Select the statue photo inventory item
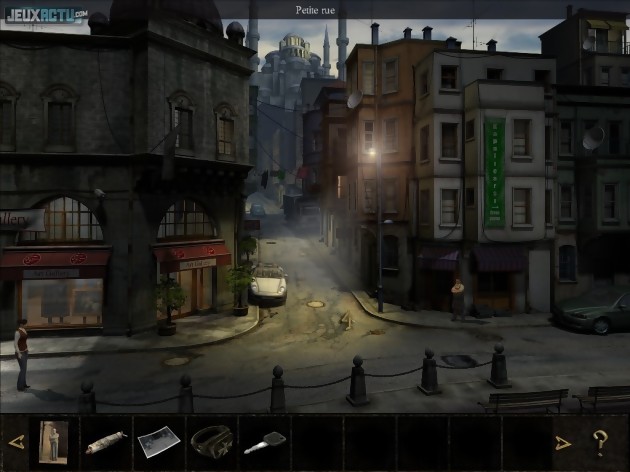 coord(52,441)
